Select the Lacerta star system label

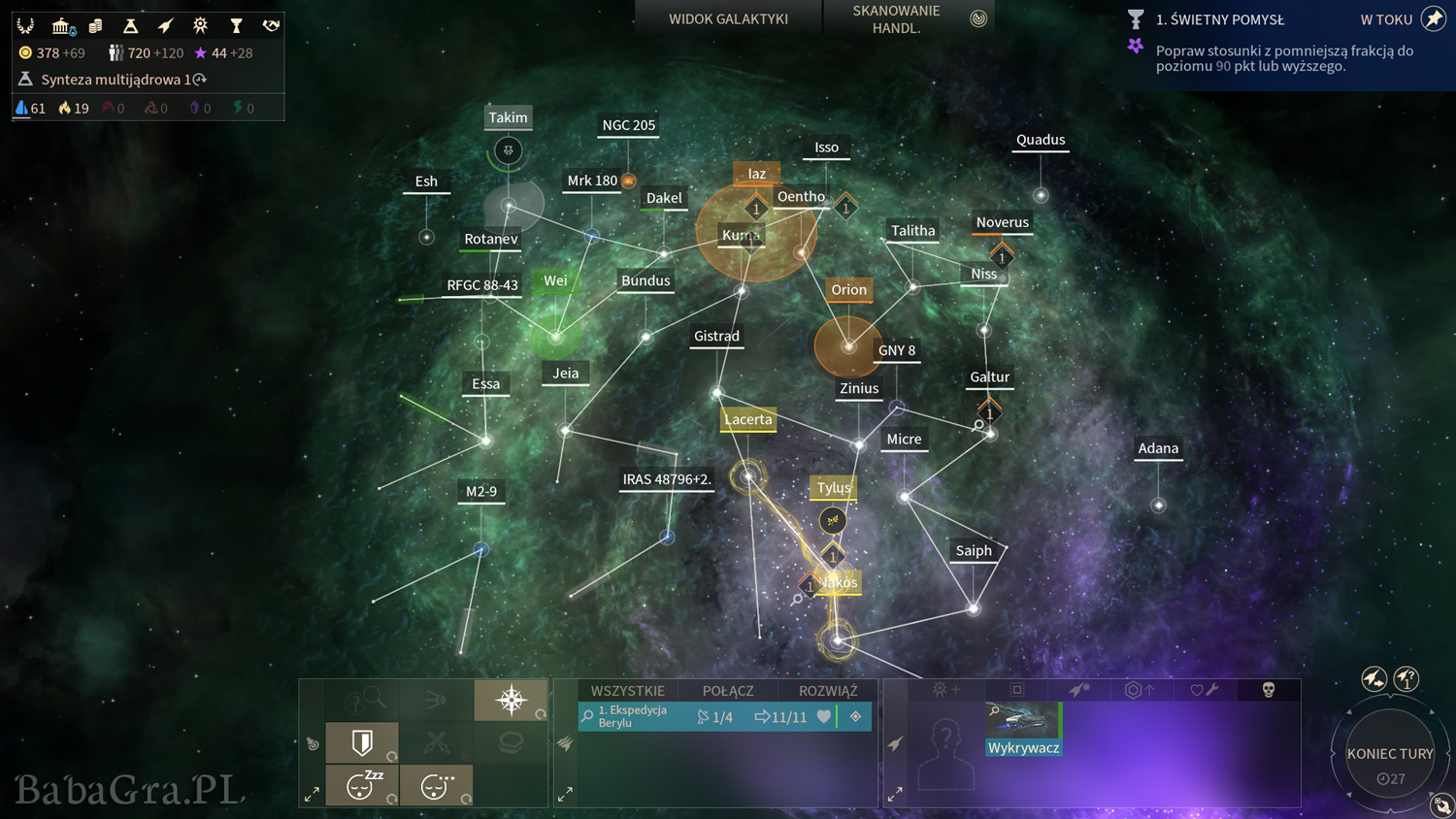[x=747, y=419]
